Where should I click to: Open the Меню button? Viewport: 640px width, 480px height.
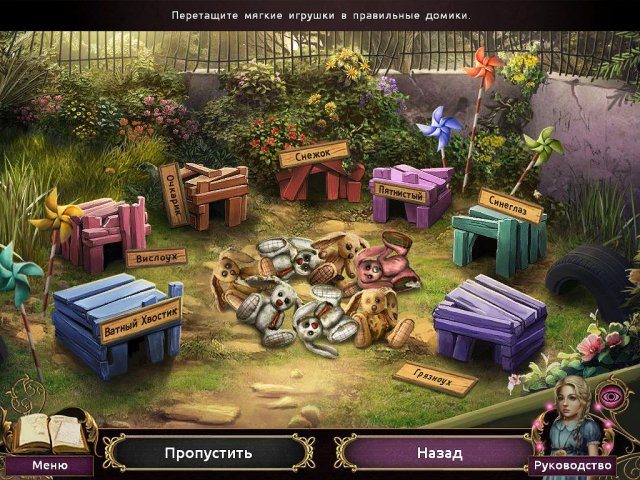tap(49, 465)
